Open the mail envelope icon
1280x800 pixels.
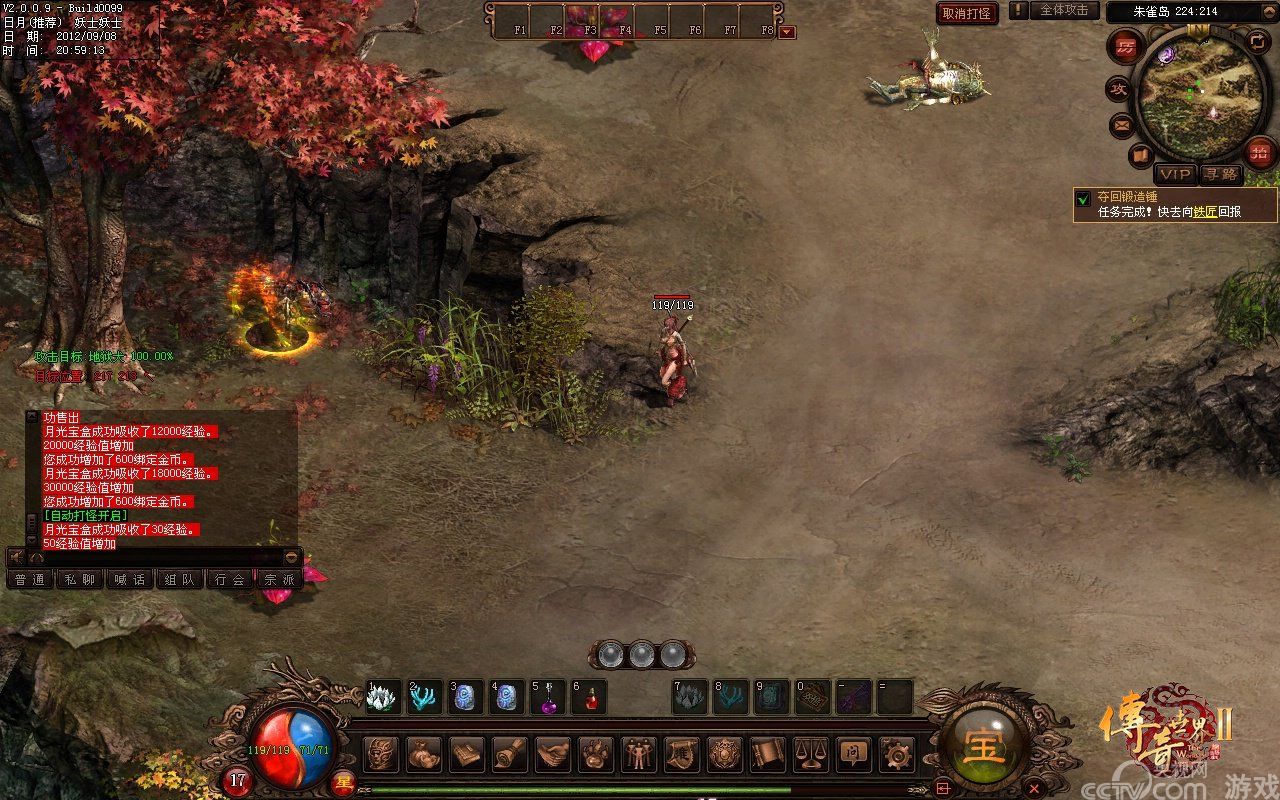[x=1121, y=126]
